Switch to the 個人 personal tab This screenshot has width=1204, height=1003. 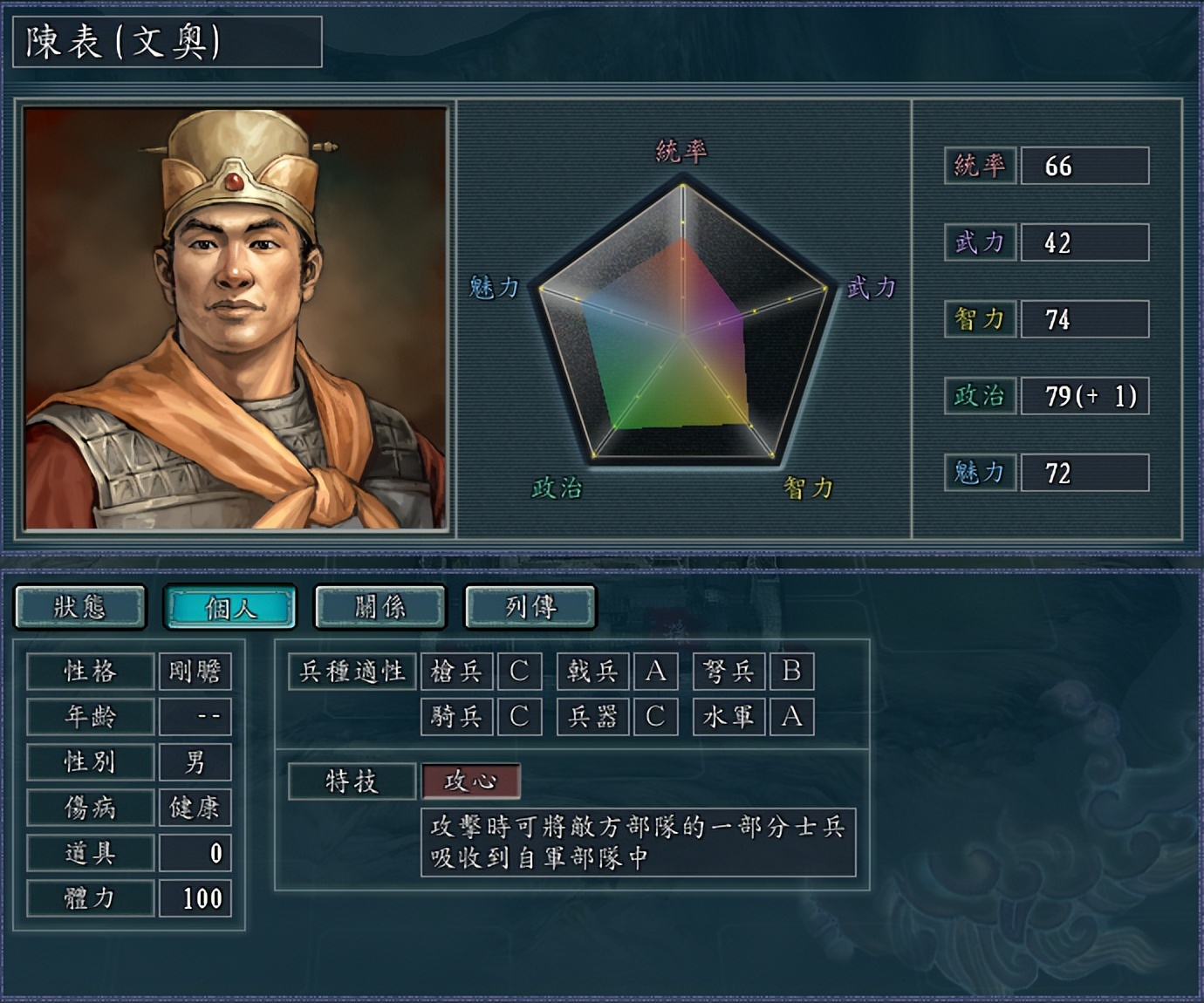tap(230, 607)
